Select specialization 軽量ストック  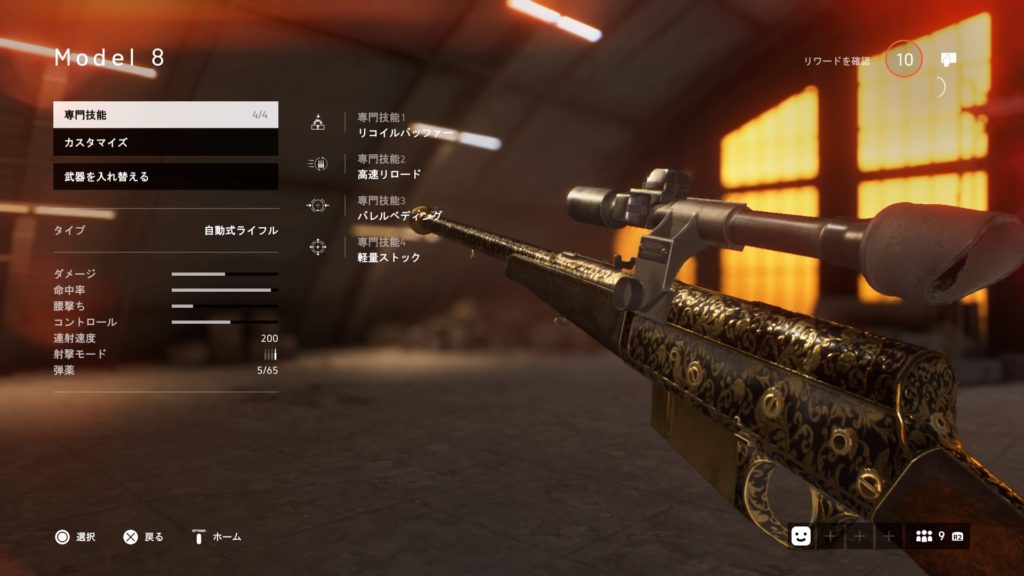pyautogui.click(x=389, y=257)
